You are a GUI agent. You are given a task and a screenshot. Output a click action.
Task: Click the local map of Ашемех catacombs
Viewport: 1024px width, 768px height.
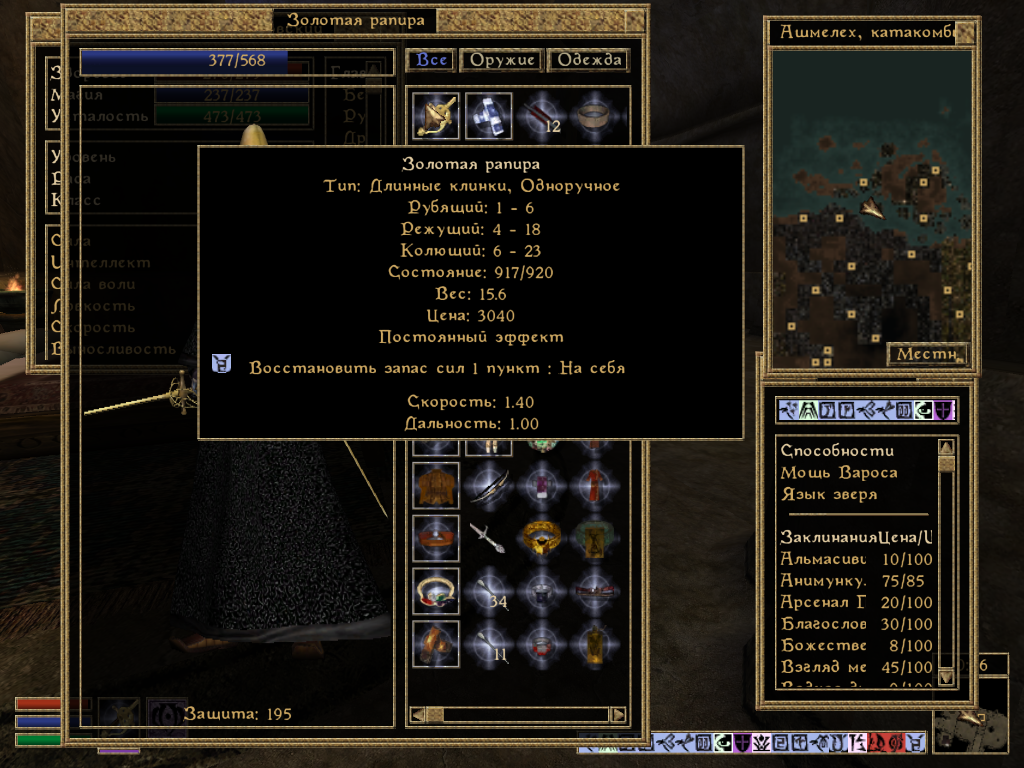(x=870, y=200)
